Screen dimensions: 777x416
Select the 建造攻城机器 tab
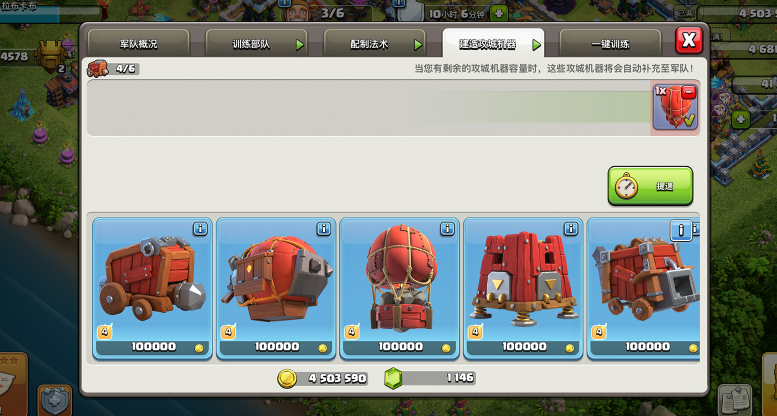pos(493,45)
